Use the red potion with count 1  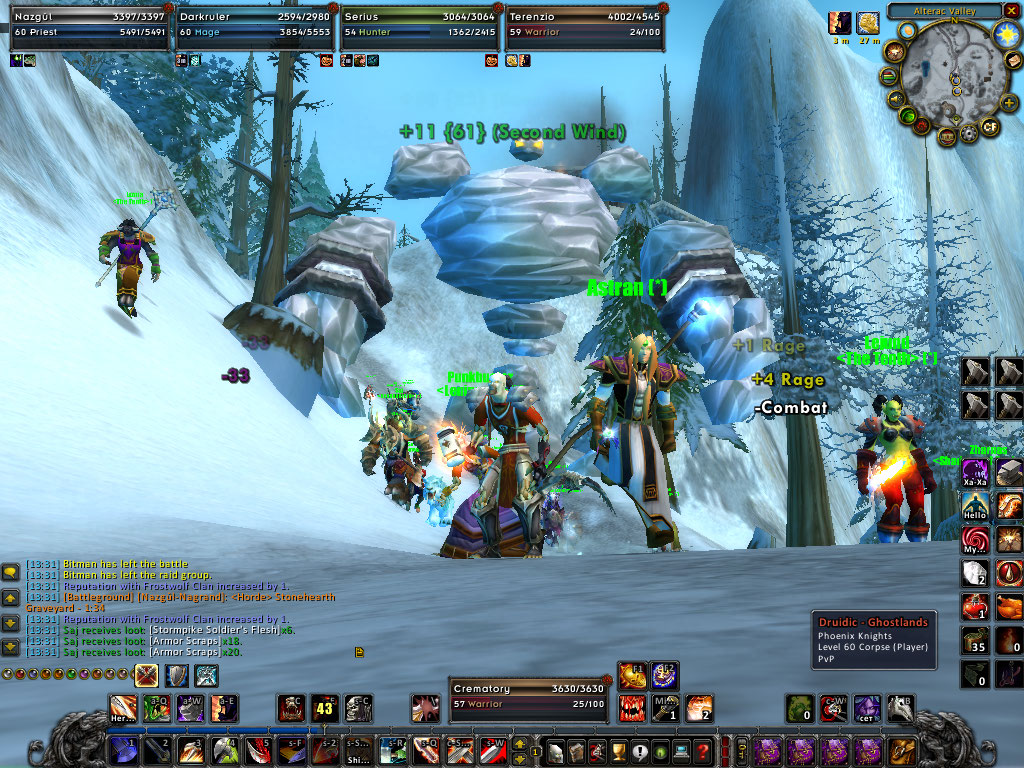coord(975,606)
